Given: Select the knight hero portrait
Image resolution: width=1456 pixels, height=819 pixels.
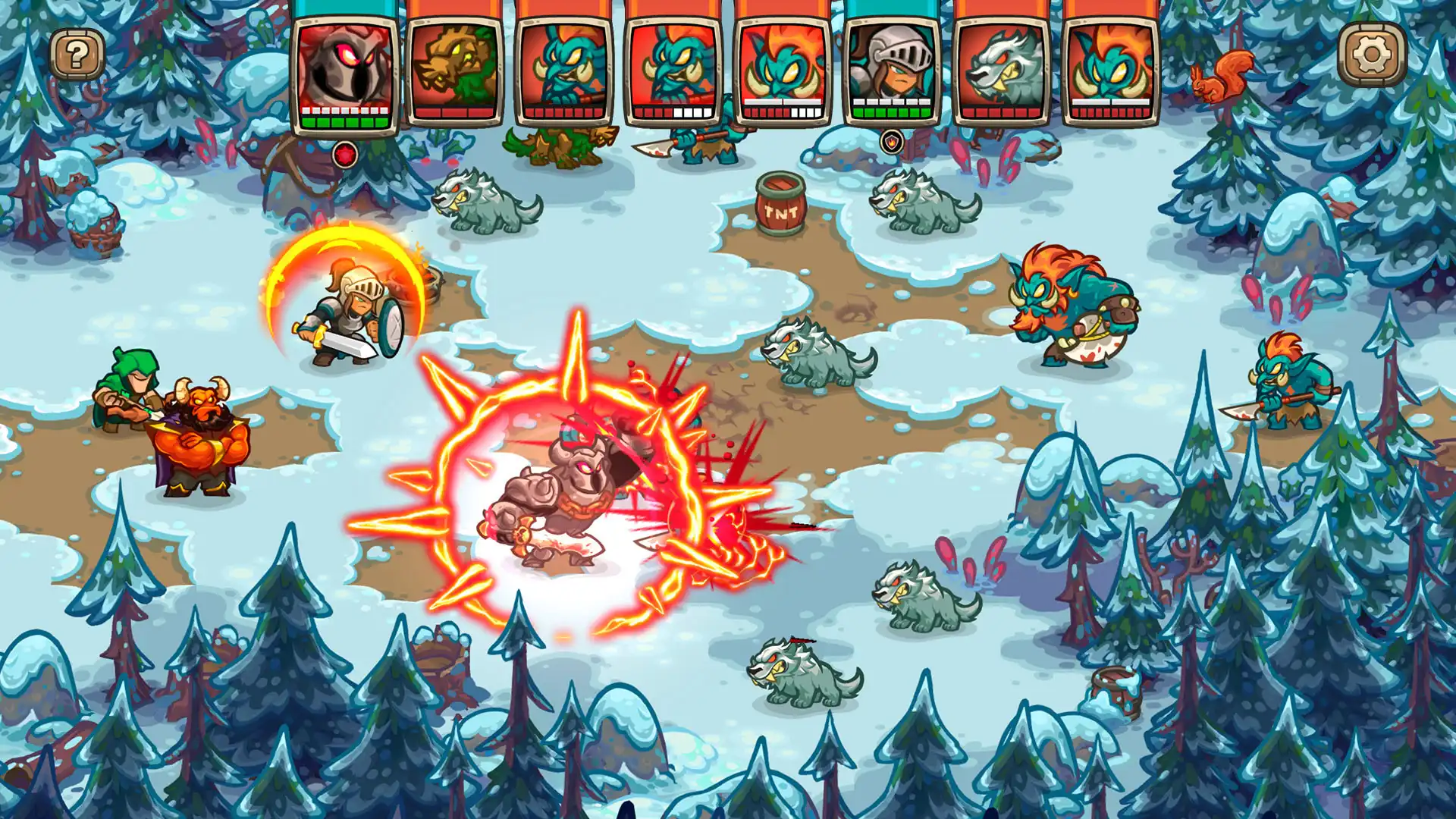Looking at the screenshot, I should 893,68.
